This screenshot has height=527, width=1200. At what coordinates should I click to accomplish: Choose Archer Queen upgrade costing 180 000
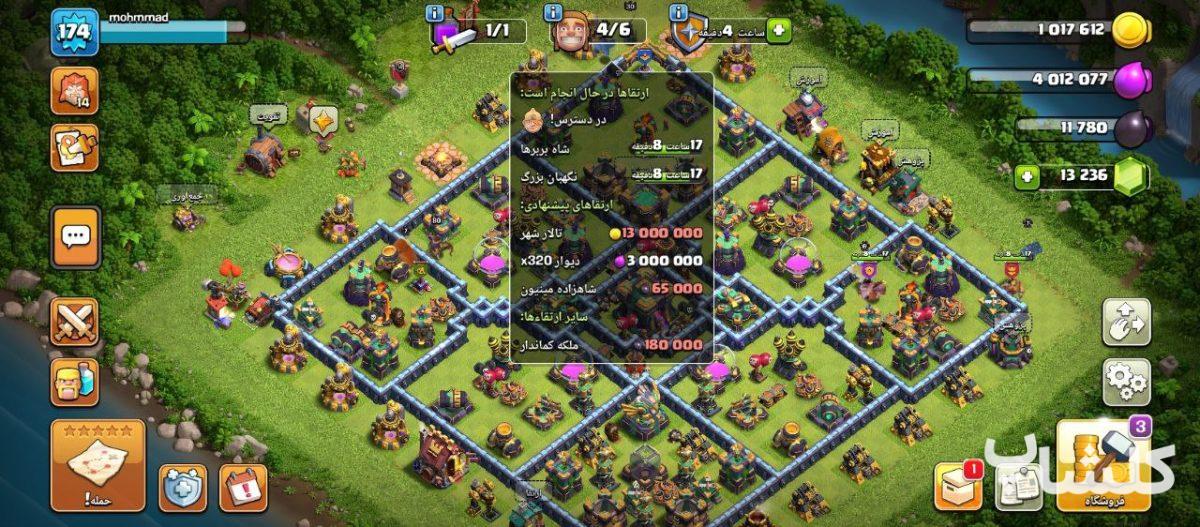612,345
